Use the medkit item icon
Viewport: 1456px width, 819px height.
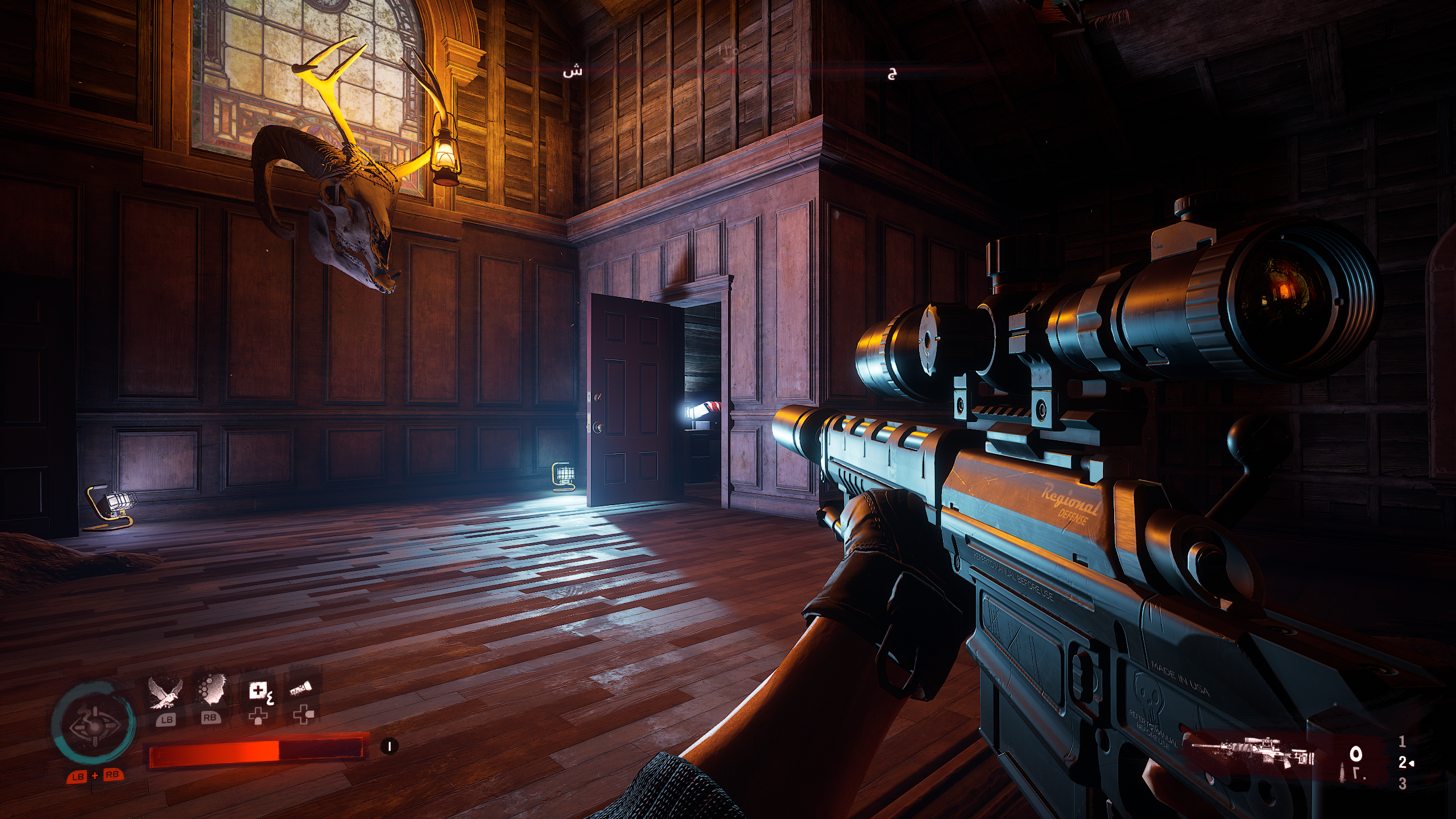click(x=258, y=692)
